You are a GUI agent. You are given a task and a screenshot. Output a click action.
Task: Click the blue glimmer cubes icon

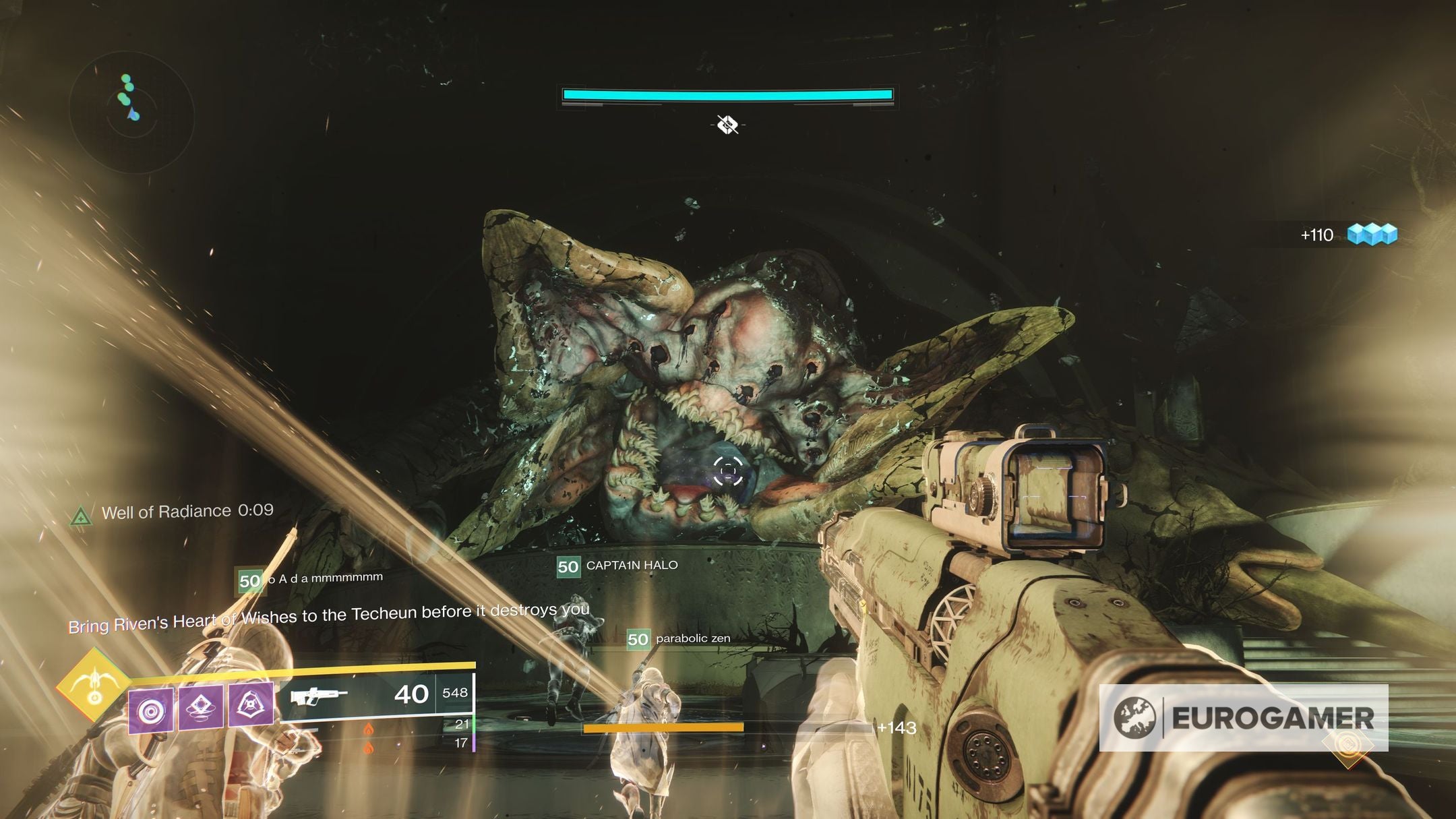(1372, 235)
